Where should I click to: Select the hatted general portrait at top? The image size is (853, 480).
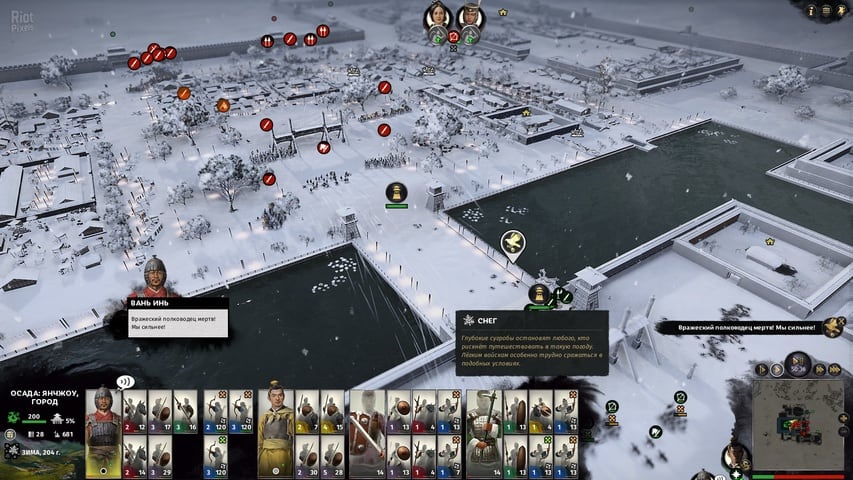469,17
